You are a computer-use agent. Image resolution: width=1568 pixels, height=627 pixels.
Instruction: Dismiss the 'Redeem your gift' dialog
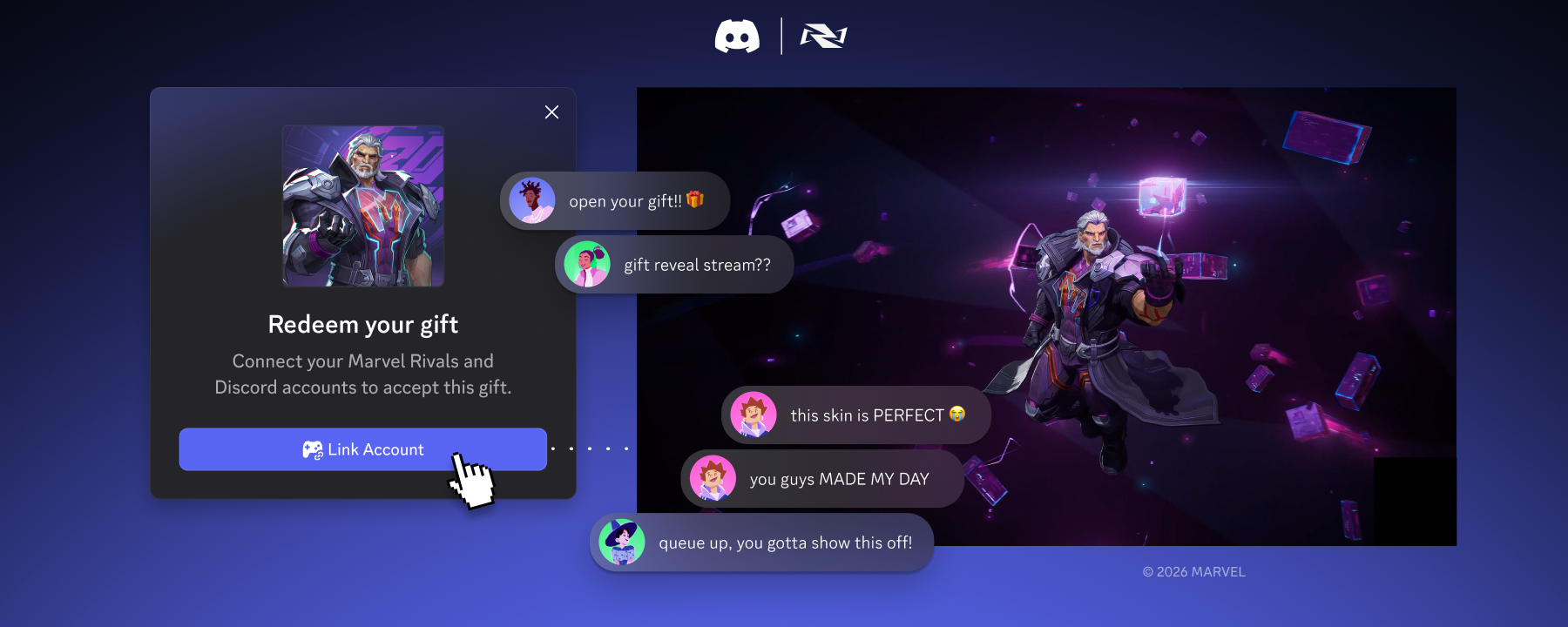pyautogui.click(x=551, y=112)
